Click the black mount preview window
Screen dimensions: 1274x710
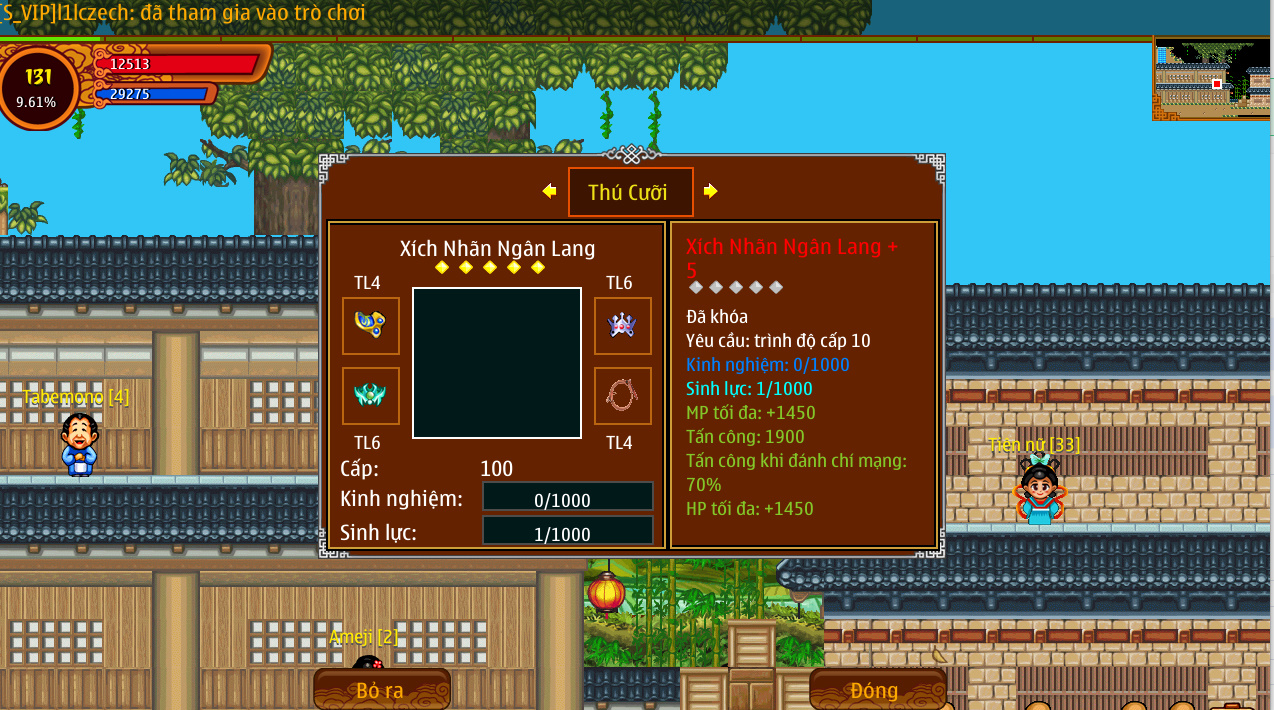pyautogui.click(x=496, y=362)
